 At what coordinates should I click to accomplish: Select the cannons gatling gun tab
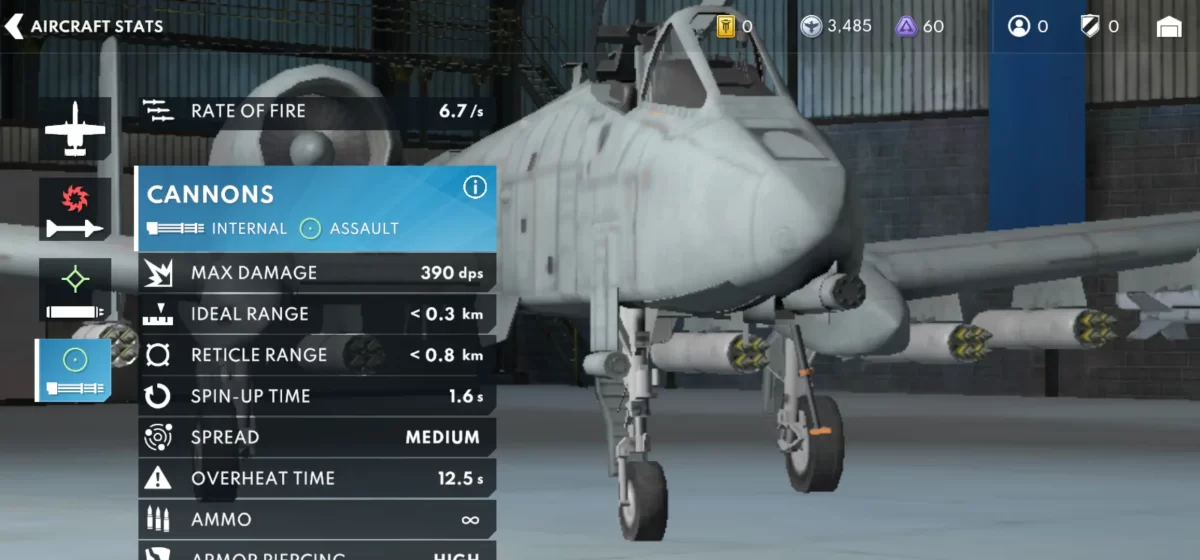(x=75, y=371)
